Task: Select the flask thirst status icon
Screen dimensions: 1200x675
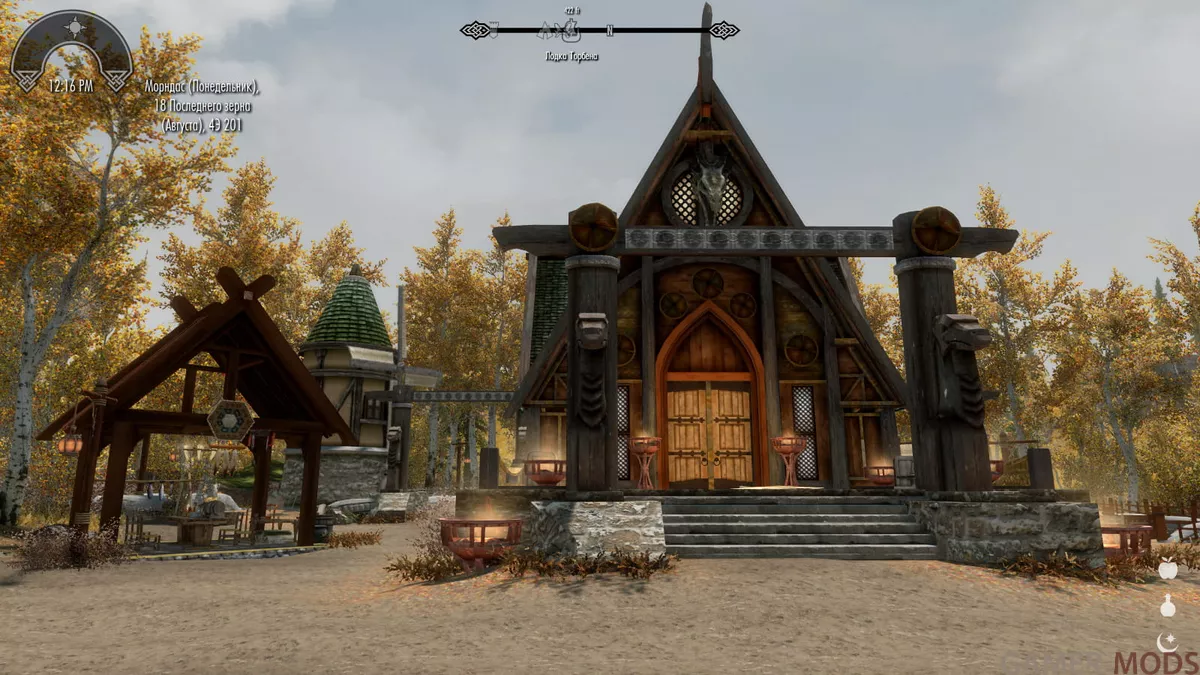Action: [x=1167, y=606]
